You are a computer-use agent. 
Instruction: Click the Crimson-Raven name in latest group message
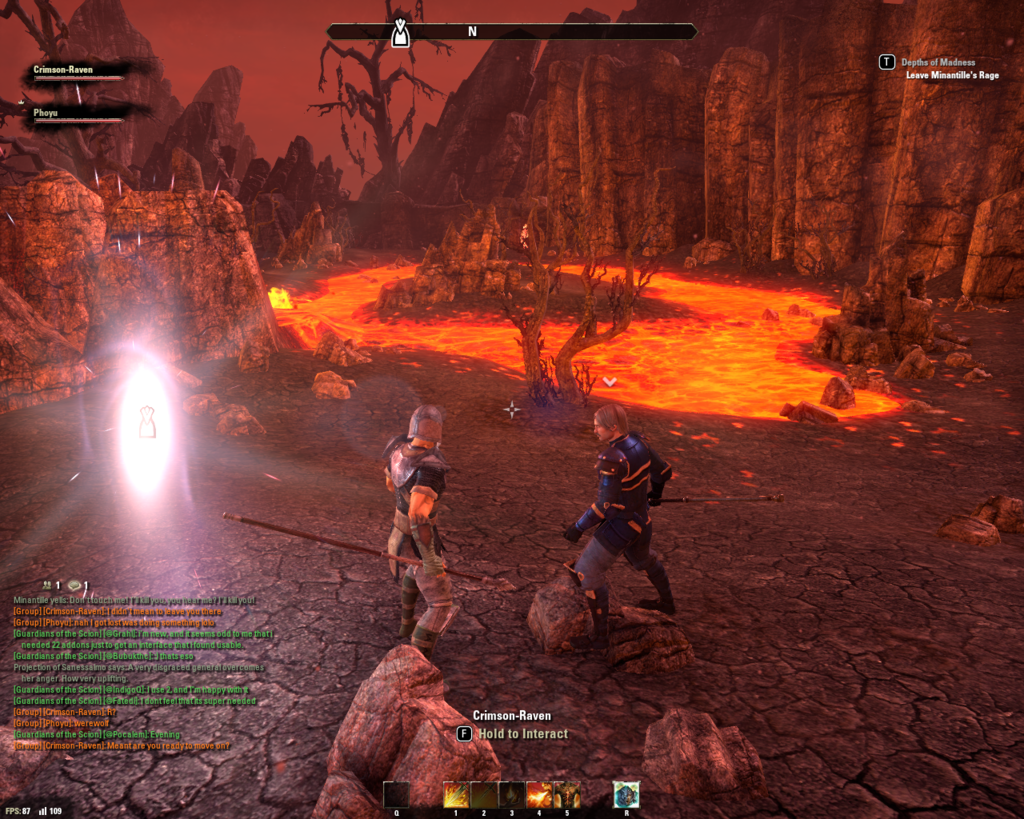73,746
